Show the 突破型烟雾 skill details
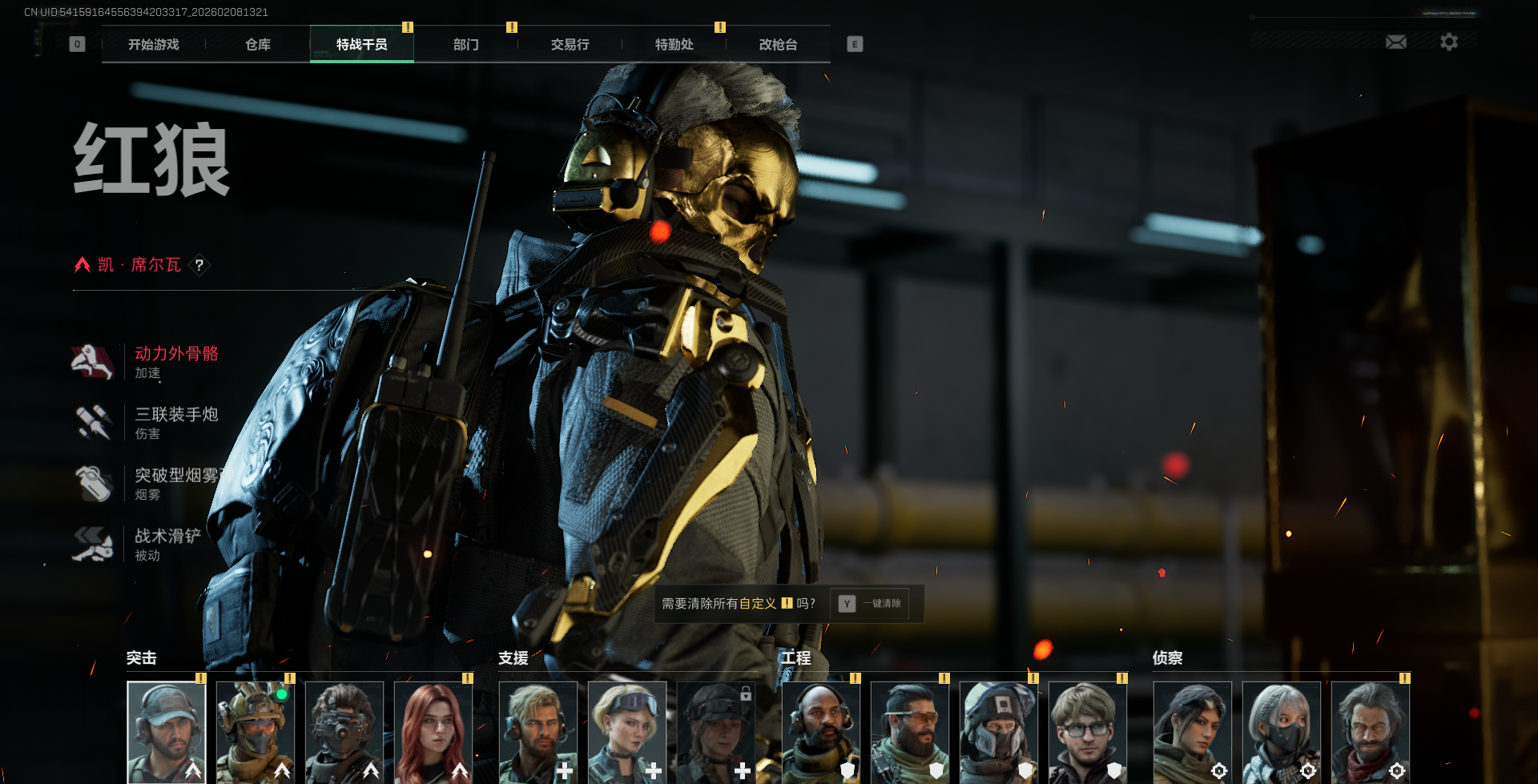Image resolution: width=1538 pixels, height=784 pixels. pyautogui.click(x=176, y=484)
